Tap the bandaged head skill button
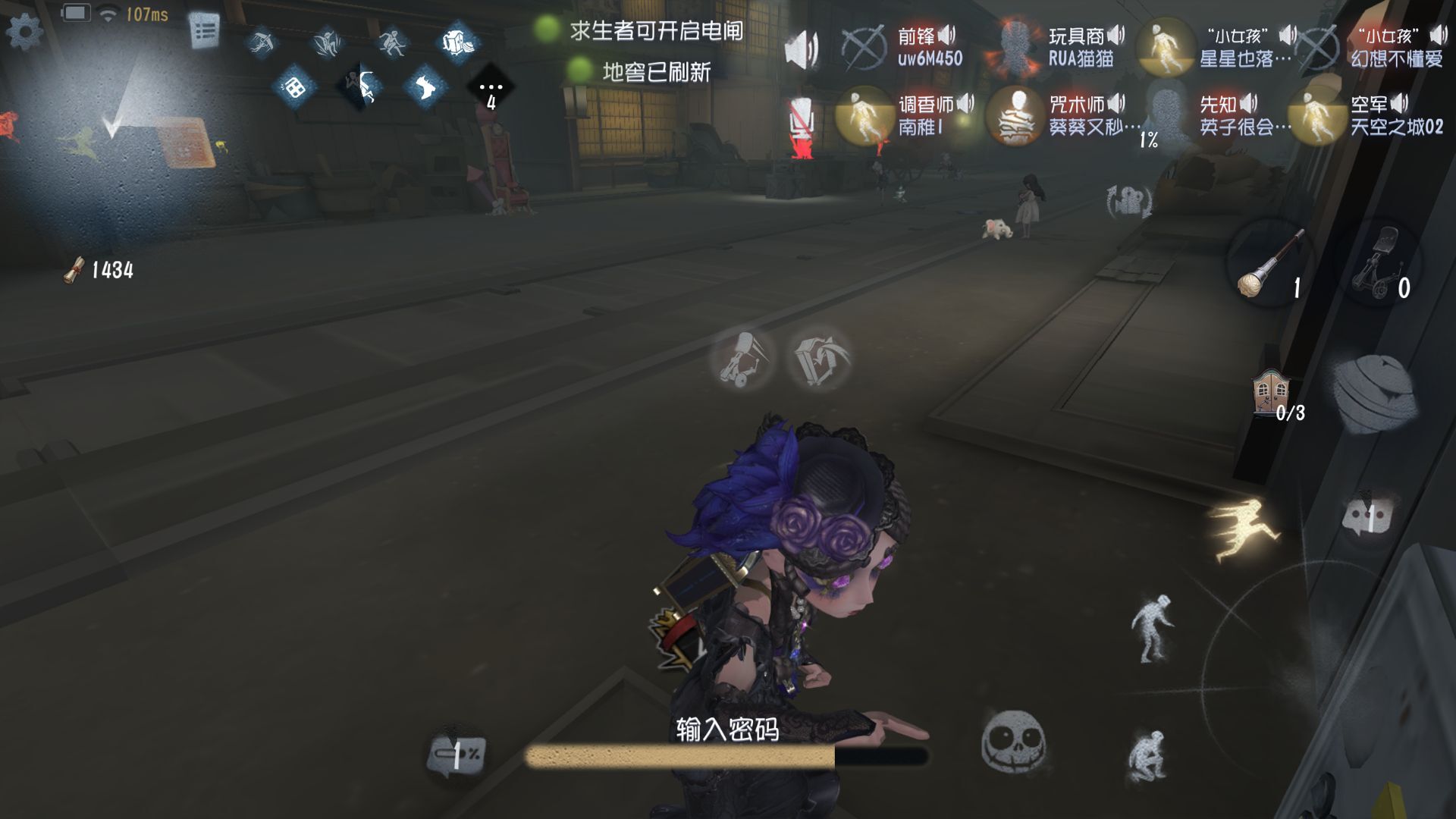The height and width of the screenshot is (819, 1456). pyautogui.click(x=1374, y=394)
